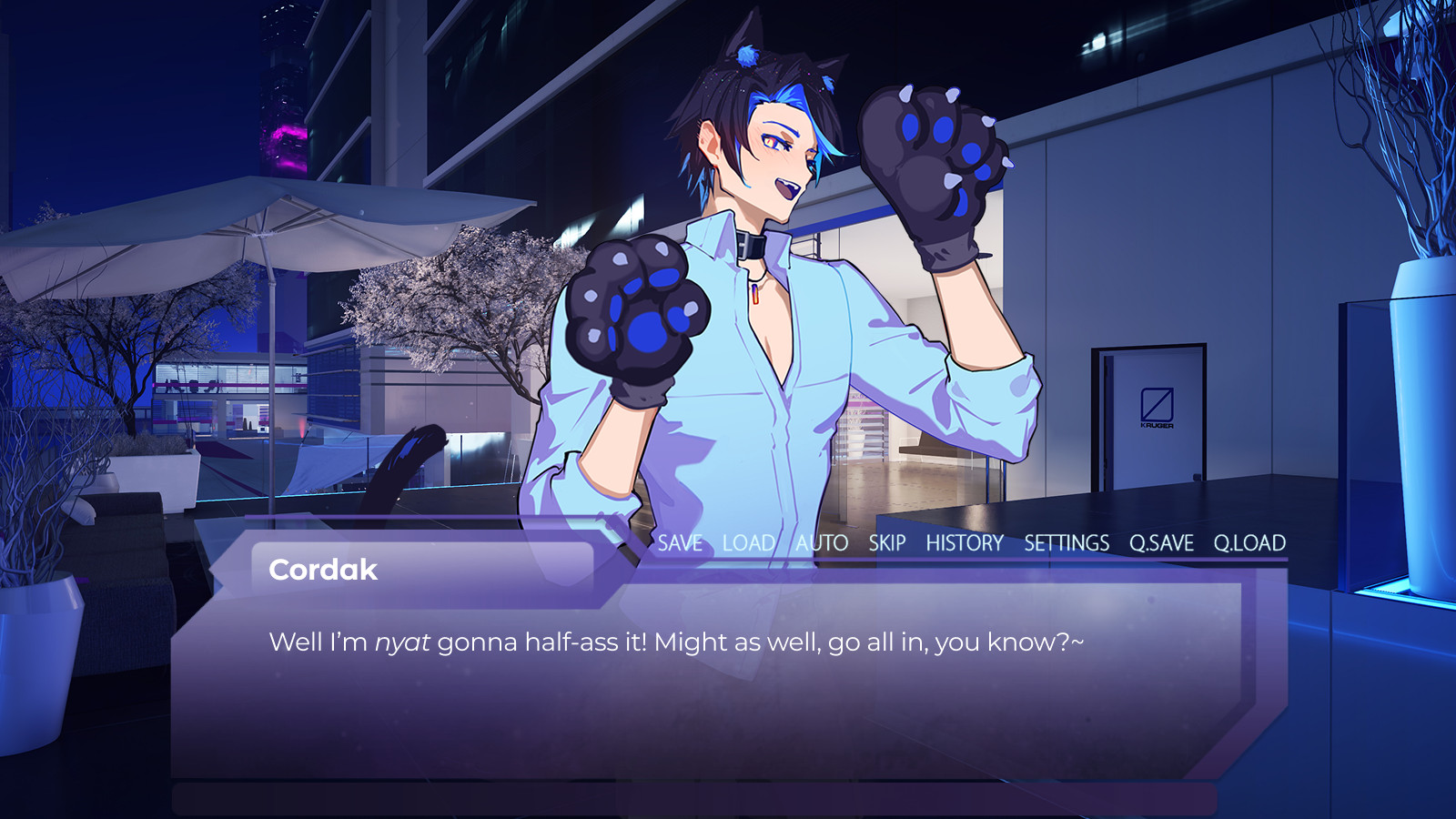The image size is (1456, 819).
Task: Show the dialogue HISTORY log
Action: coord(964,543)
